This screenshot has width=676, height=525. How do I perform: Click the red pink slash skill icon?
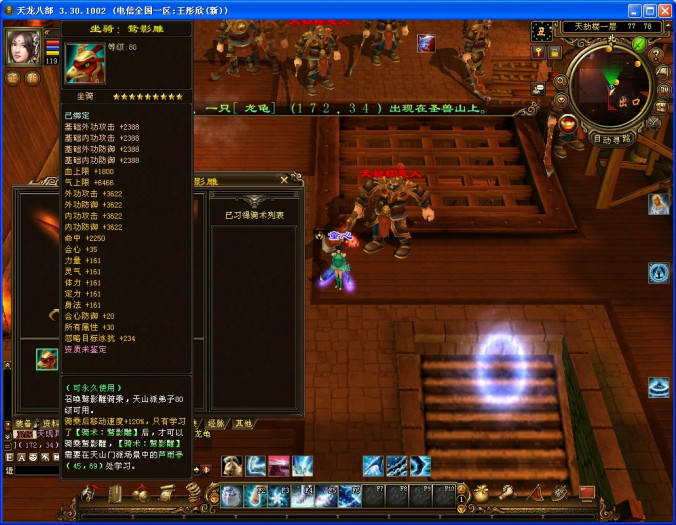click(279, 465)
